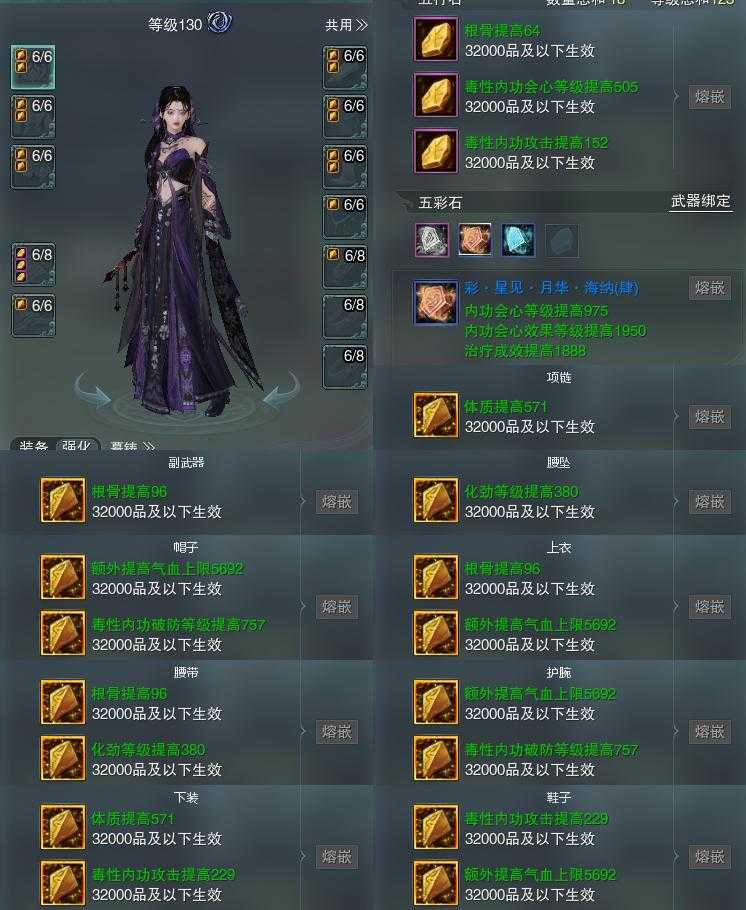Rotate character with the left curved arrow
The width and height of the screenshot is (746, 910).
click(93, 392)
